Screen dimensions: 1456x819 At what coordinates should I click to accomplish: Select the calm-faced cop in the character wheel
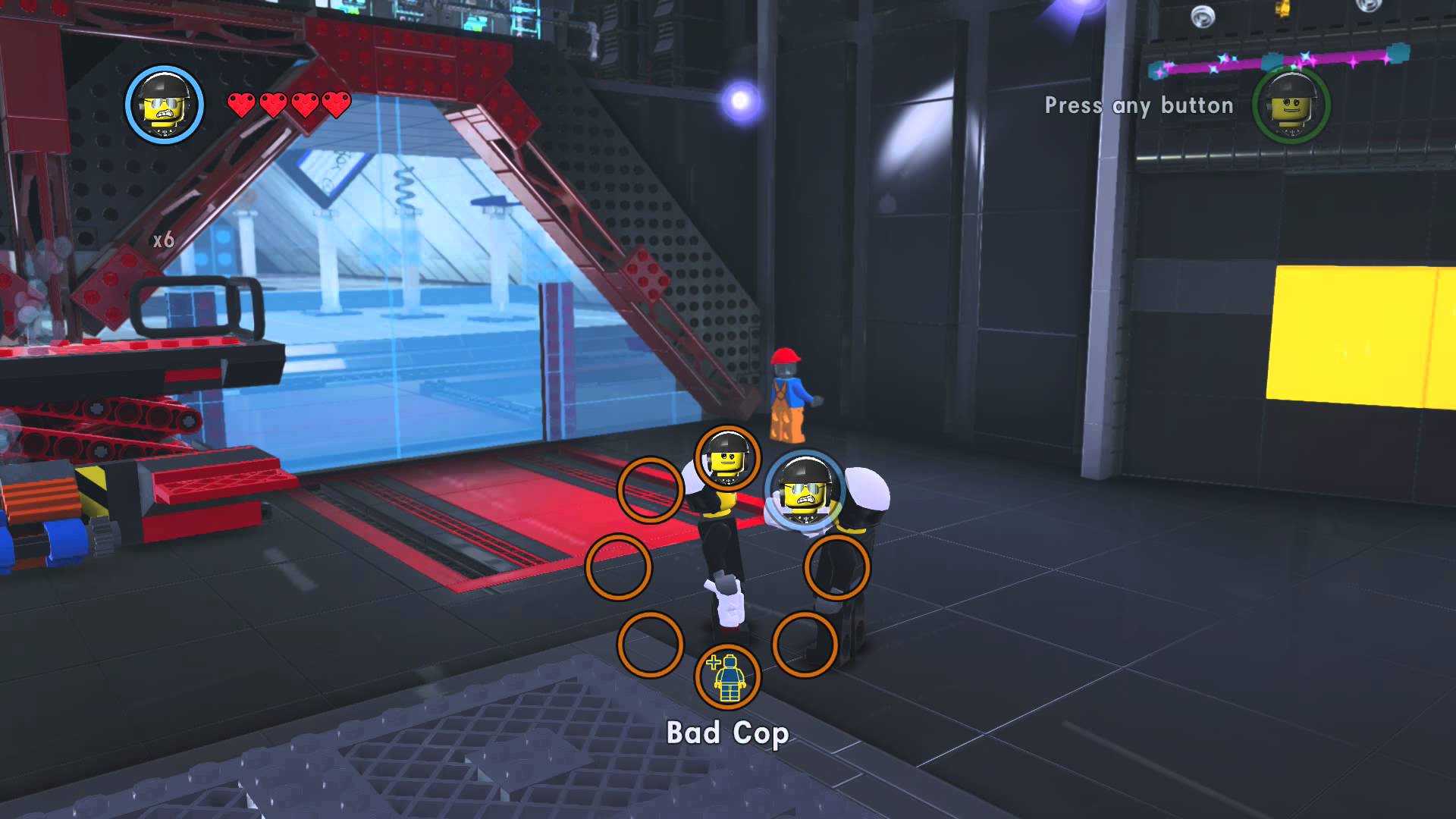tap(727, 458)
